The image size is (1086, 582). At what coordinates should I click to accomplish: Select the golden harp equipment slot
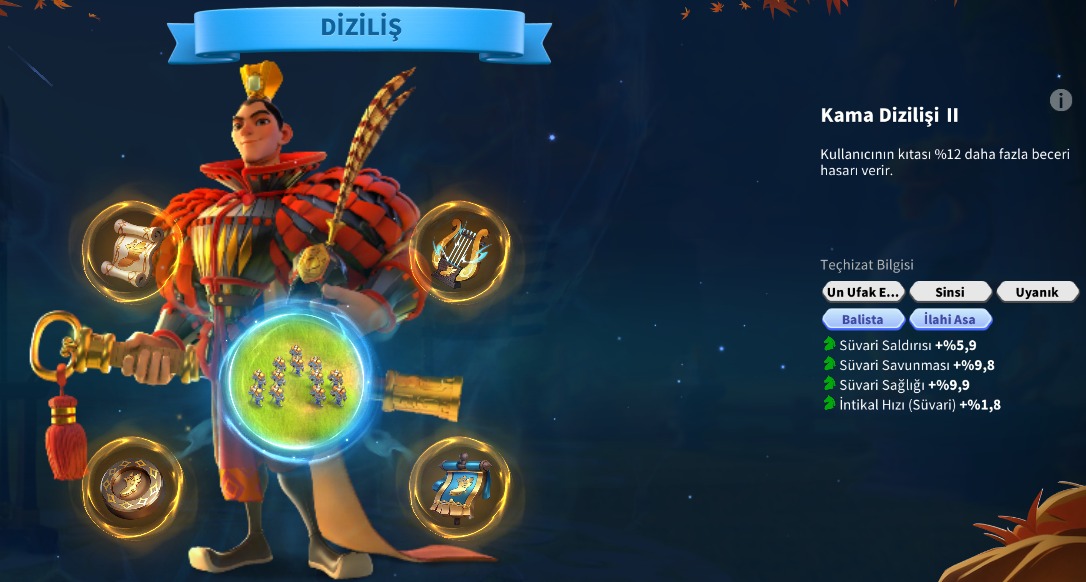click(459, 251)
